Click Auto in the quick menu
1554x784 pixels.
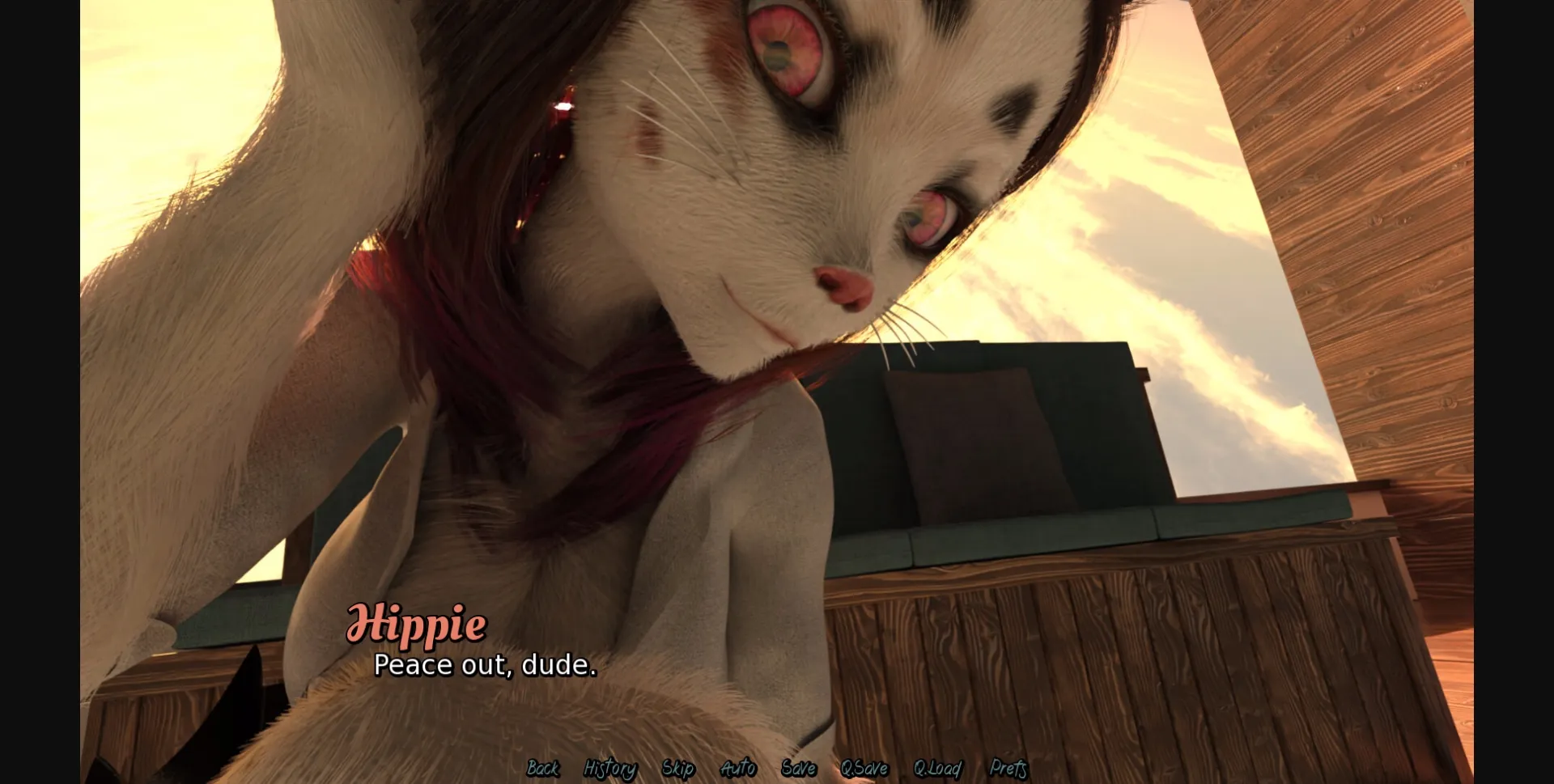click(739, 769)
